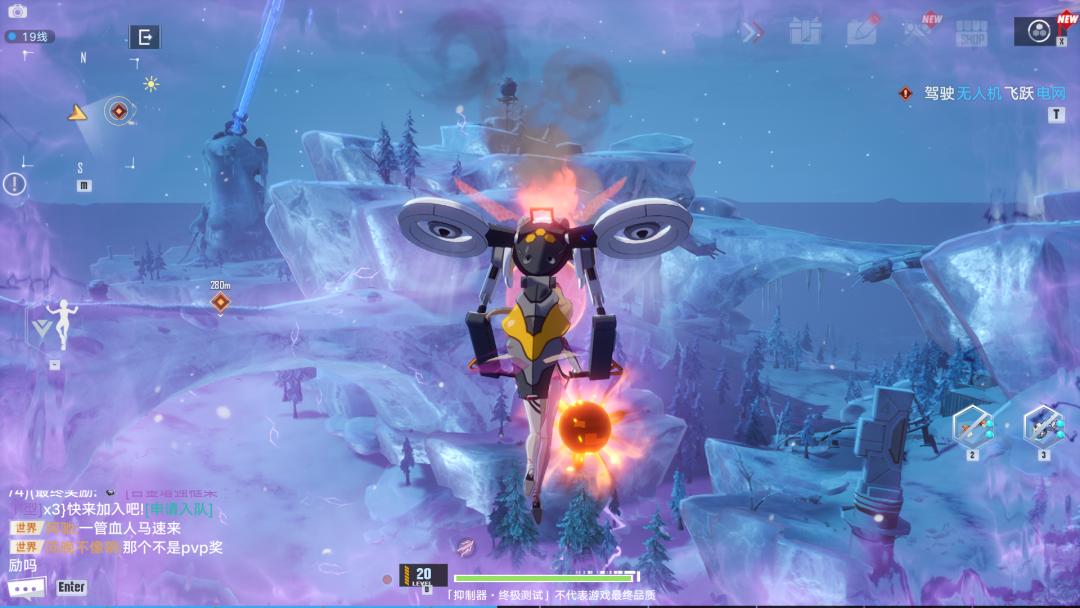Viewport: 1080px width, 608px height.
Task: Open the exclamation mark notice icon
Action: coord(14,184)
